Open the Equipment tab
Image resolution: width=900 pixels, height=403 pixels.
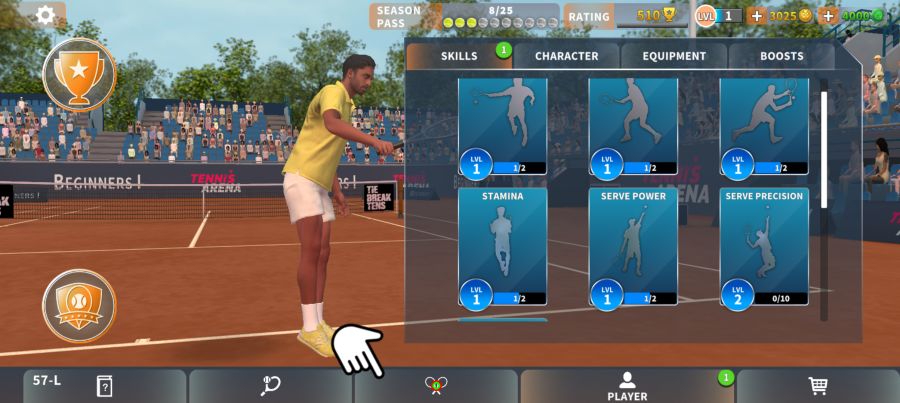click(x=674, y=56)
